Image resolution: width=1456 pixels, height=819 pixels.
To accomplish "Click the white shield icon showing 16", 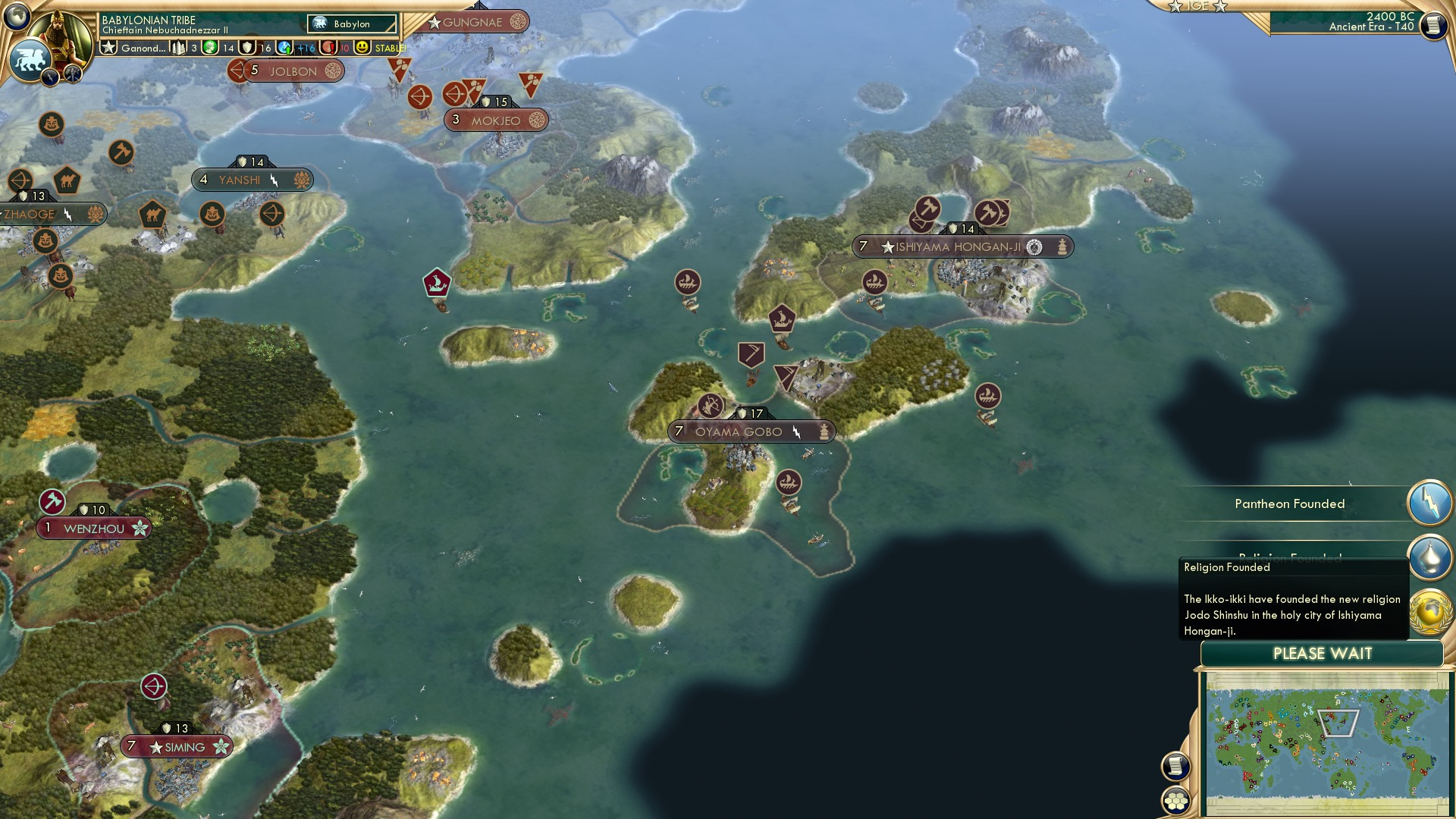I will (246, 47).
